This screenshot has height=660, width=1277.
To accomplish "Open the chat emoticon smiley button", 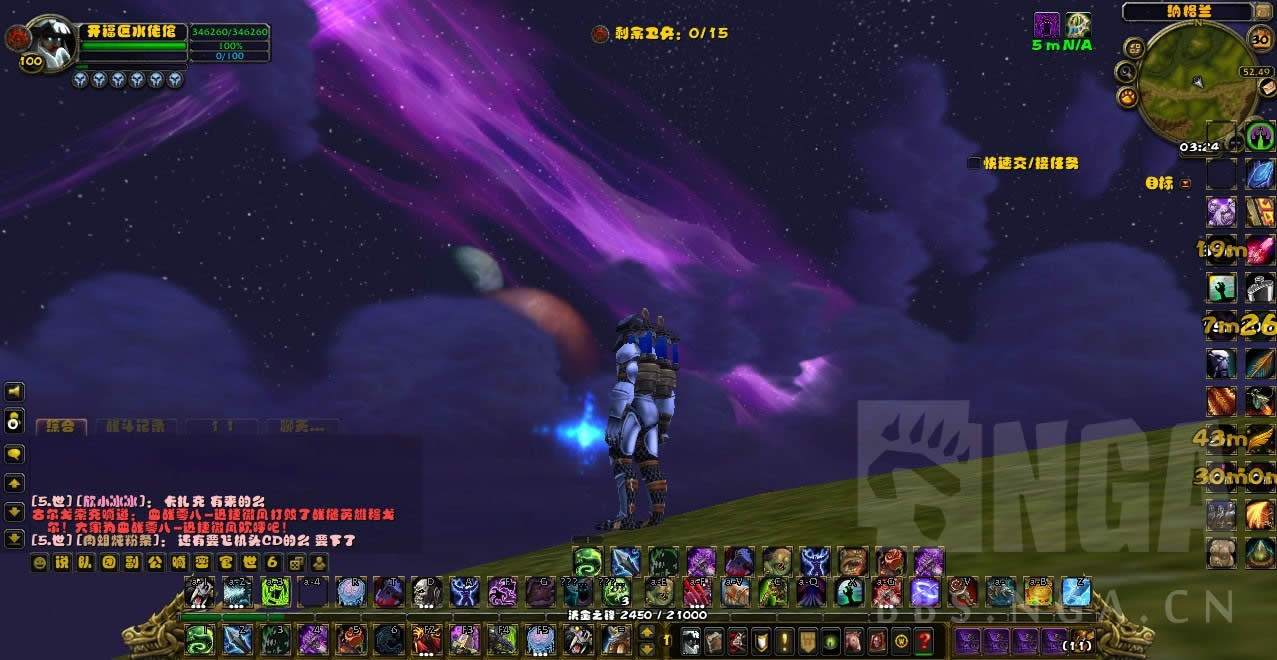I will pyautogui.click(x=40, y=563).
